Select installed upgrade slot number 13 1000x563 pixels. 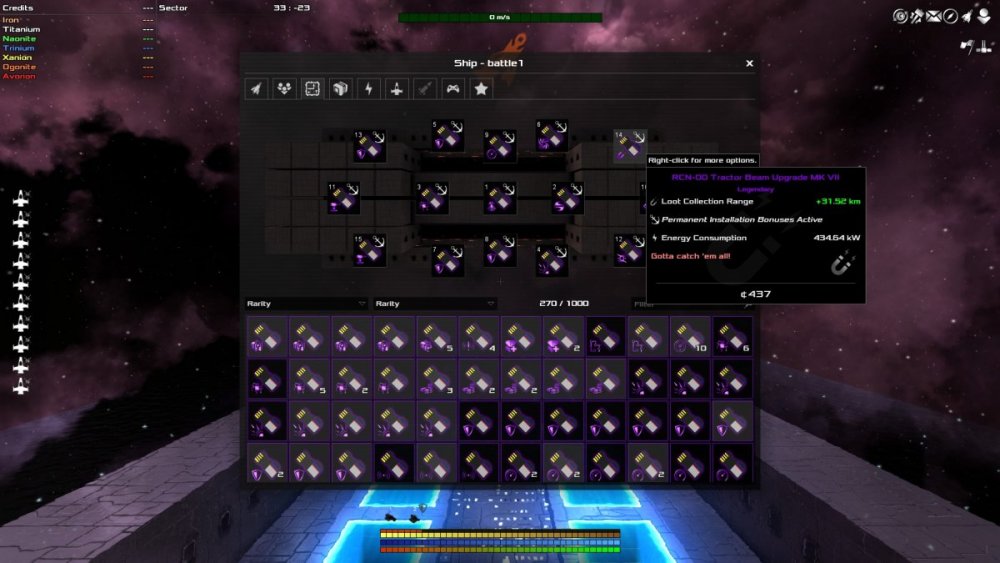click(370, 147)
